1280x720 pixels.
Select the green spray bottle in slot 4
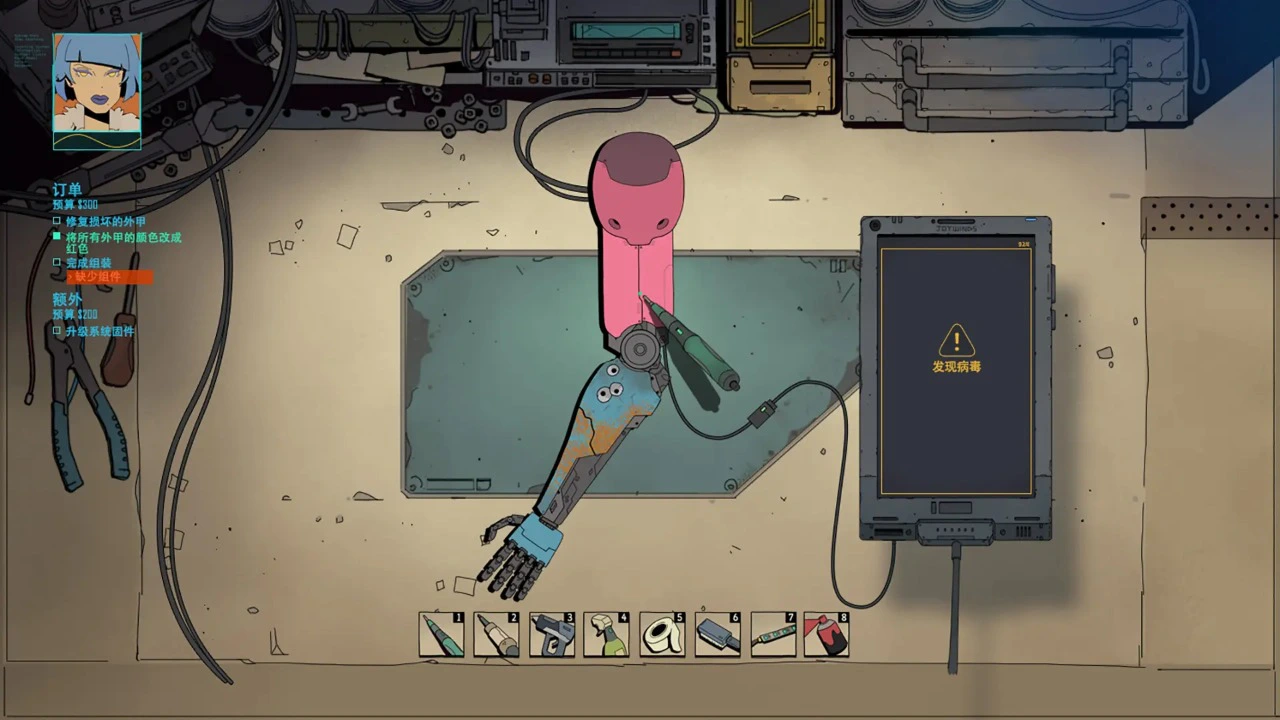[607, 635]
